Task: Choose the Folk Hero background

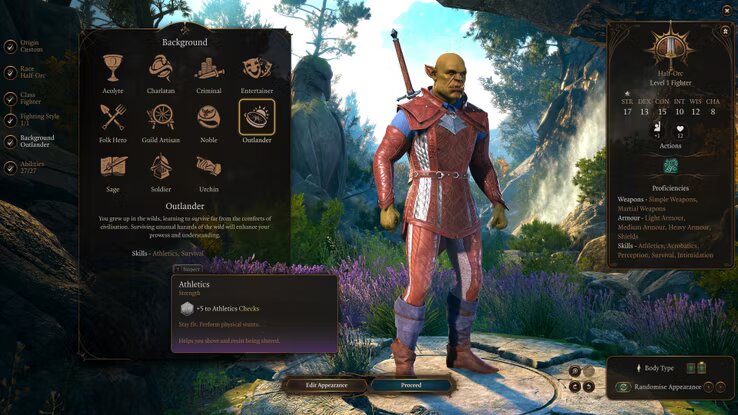Action: (x=112, y=117)
